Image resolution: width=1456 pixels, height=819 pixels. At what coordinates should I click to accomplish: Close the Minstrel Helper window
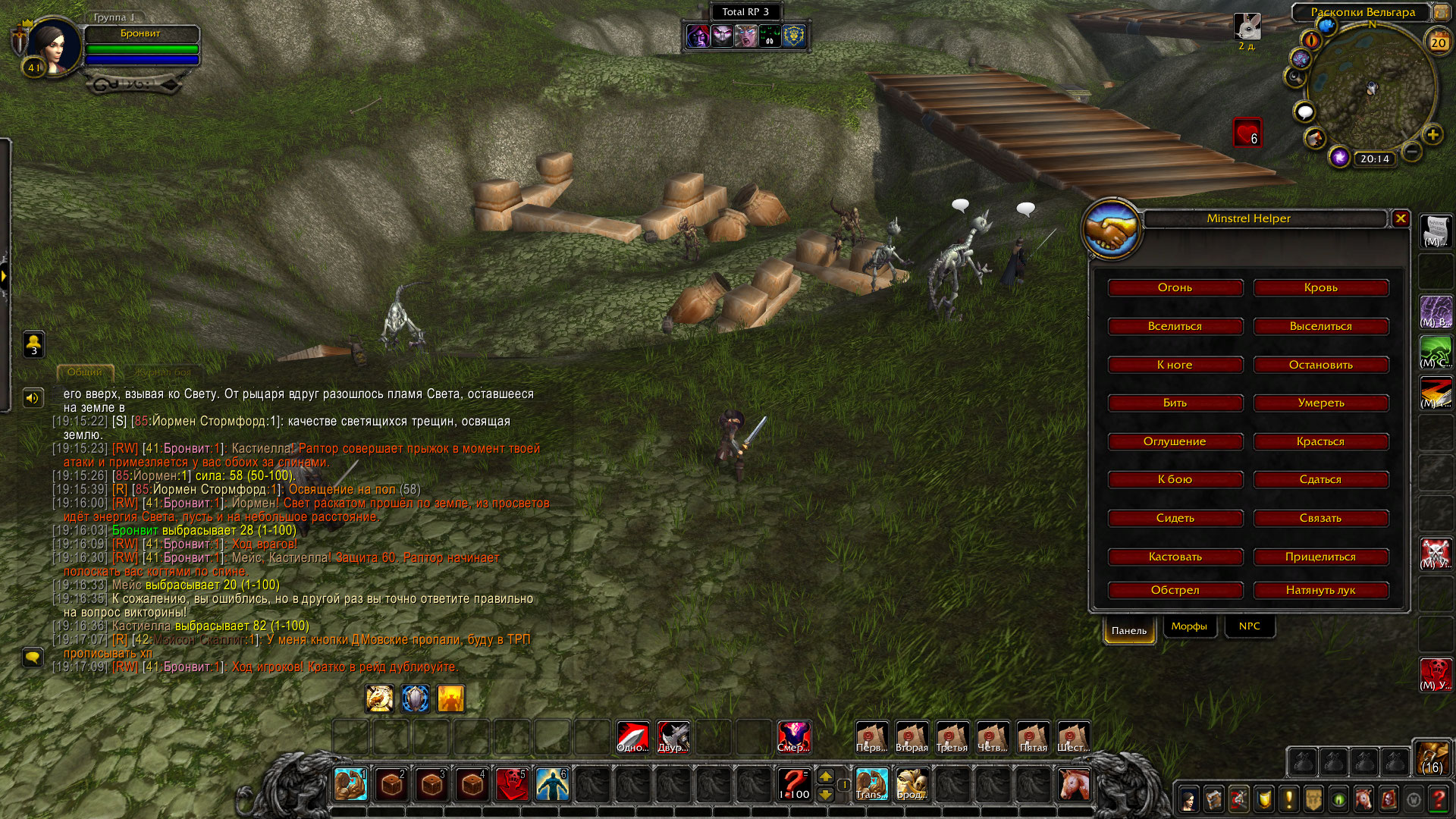(x=1401, y=218)
